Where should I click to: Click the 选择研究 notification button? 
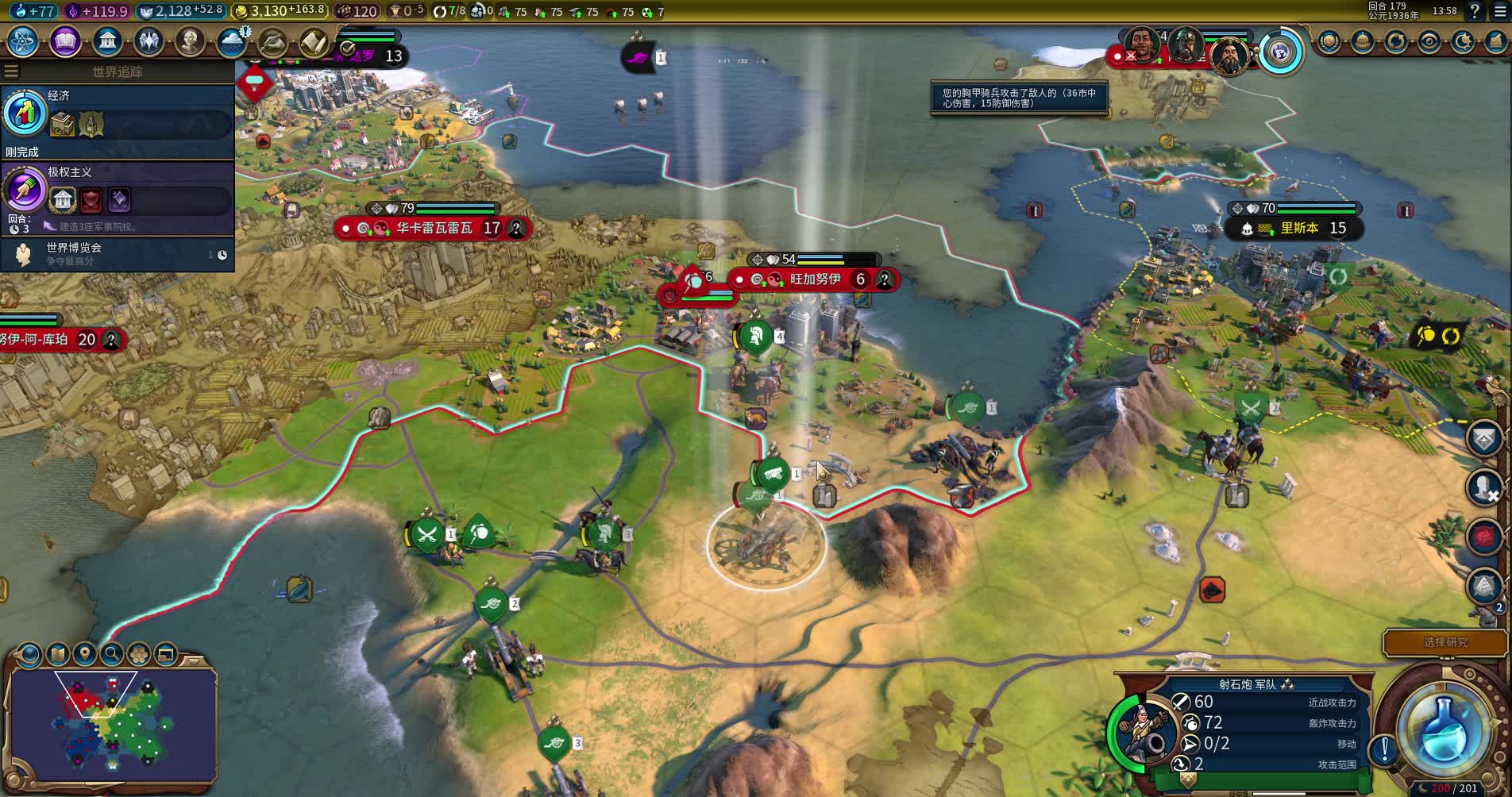1444,642
